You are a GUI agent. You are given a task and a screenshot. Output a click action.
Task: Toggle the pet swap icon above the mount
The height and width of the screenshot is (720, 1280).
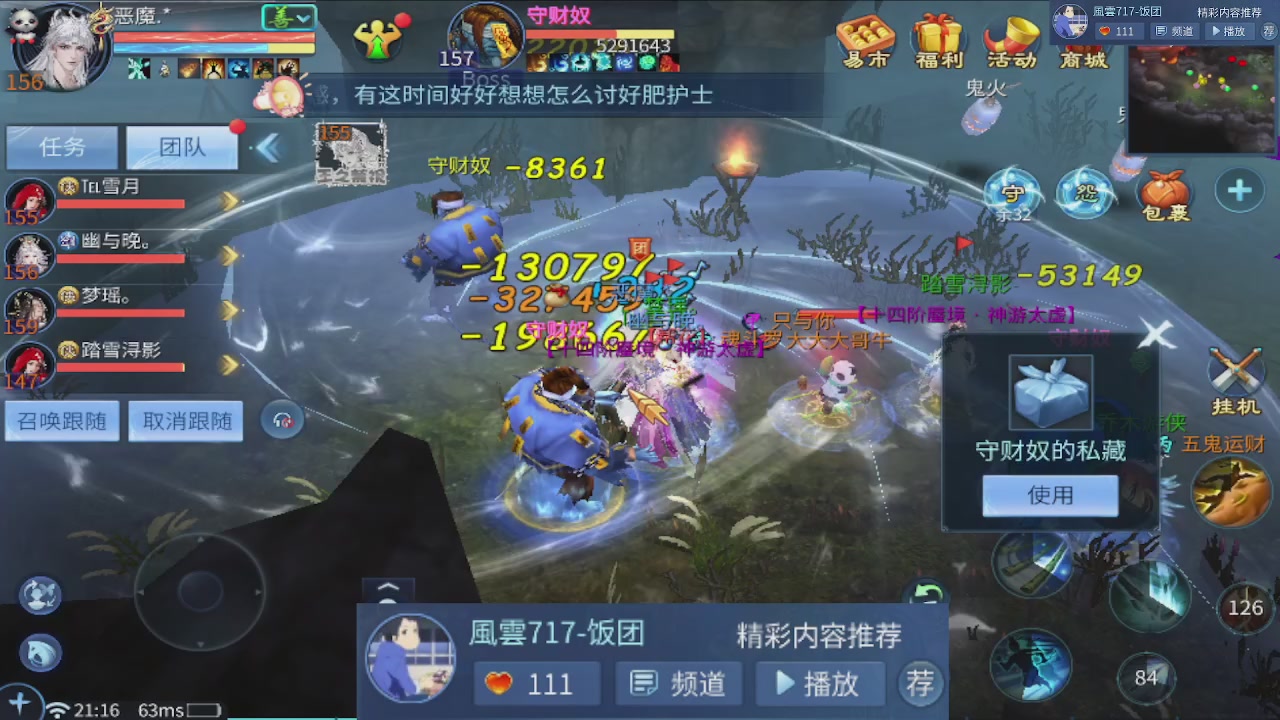pos(38,594)
